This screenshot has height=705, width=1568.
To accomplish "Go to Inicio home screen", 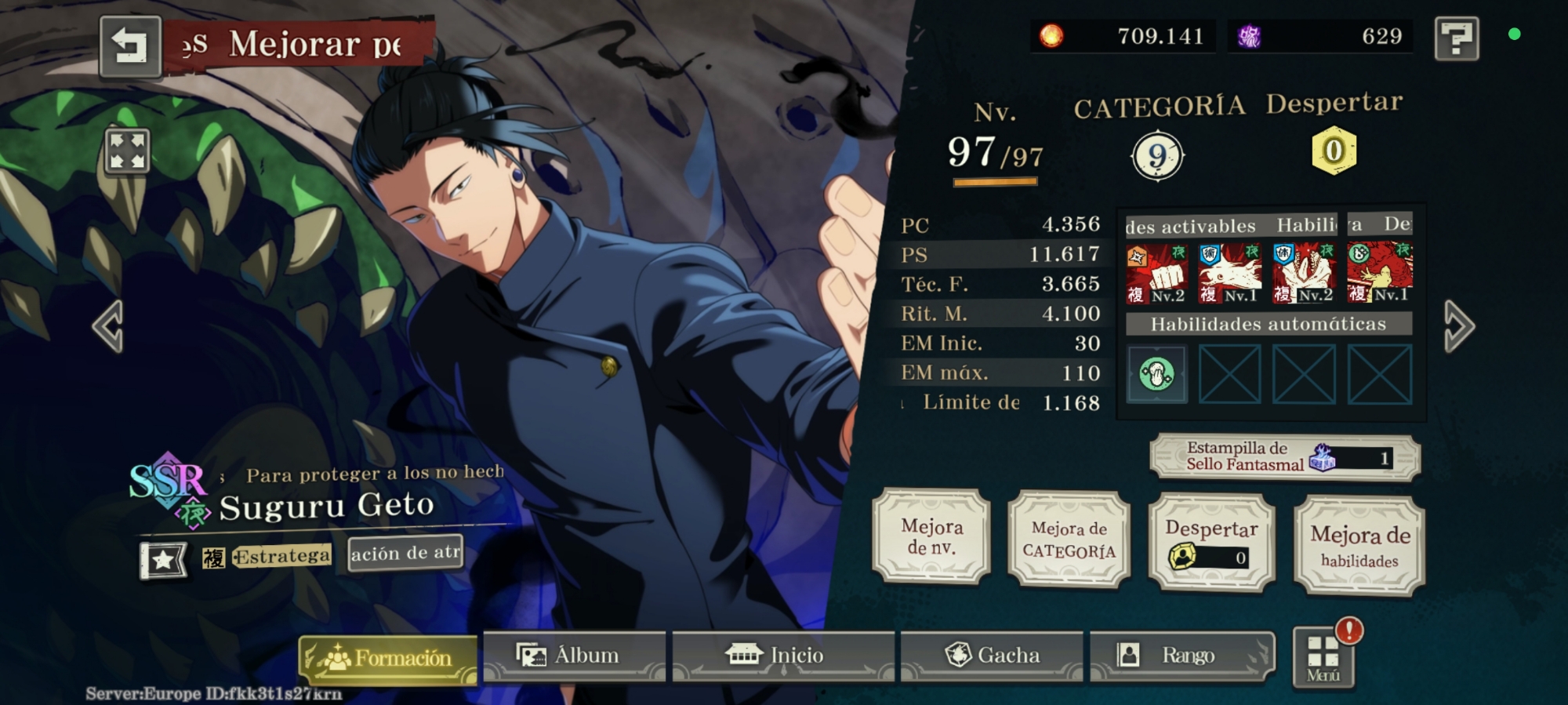I will pos(782,656).
